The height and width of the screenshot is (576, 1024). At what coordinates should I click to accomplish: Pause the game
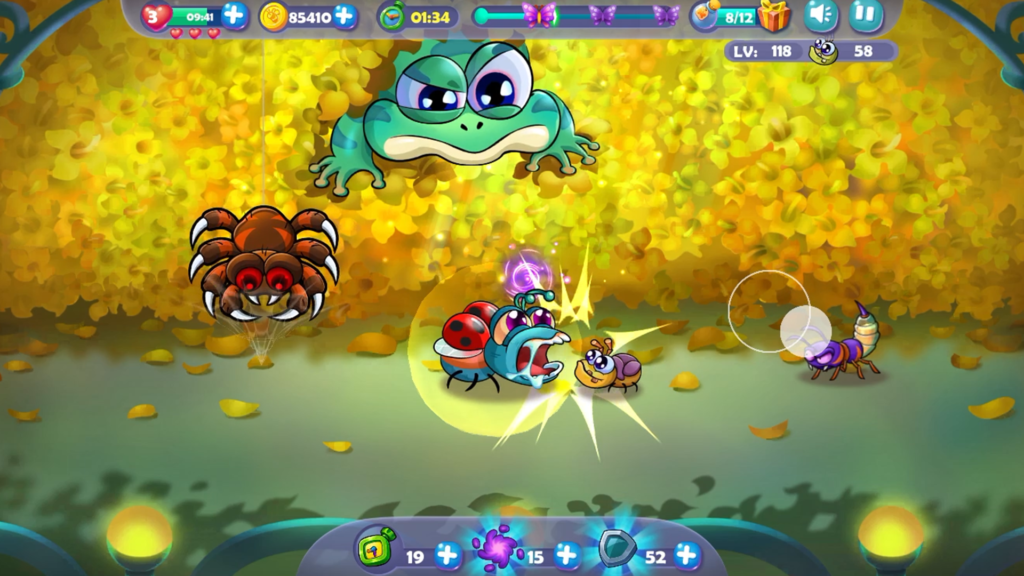click(x=866, y=15)
